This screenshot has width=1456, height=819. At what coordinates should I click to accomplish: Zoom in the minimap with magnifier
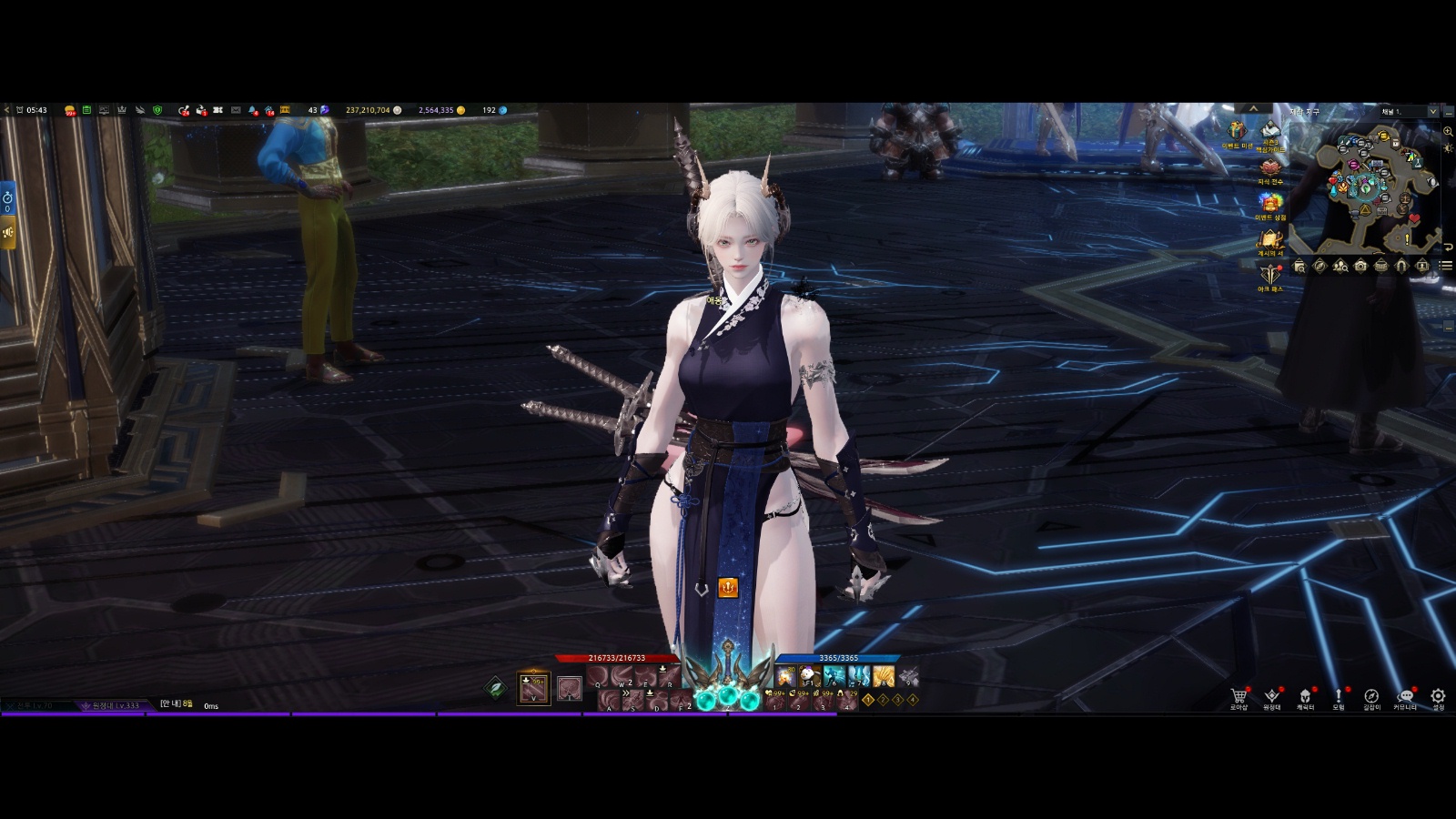1448,132
